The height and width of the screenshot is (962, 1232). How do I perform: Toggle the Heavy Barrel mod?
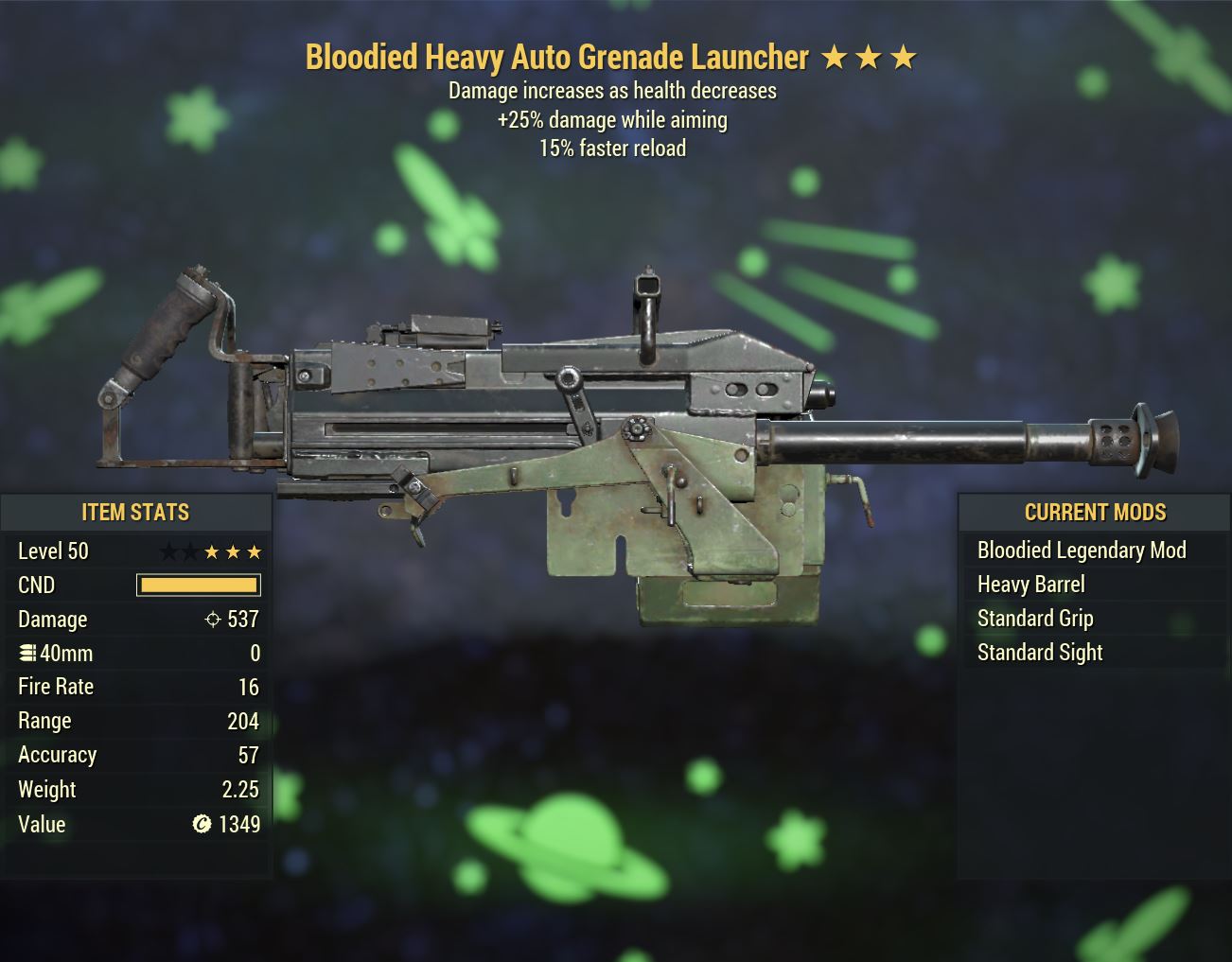[x=1030, y=584]
